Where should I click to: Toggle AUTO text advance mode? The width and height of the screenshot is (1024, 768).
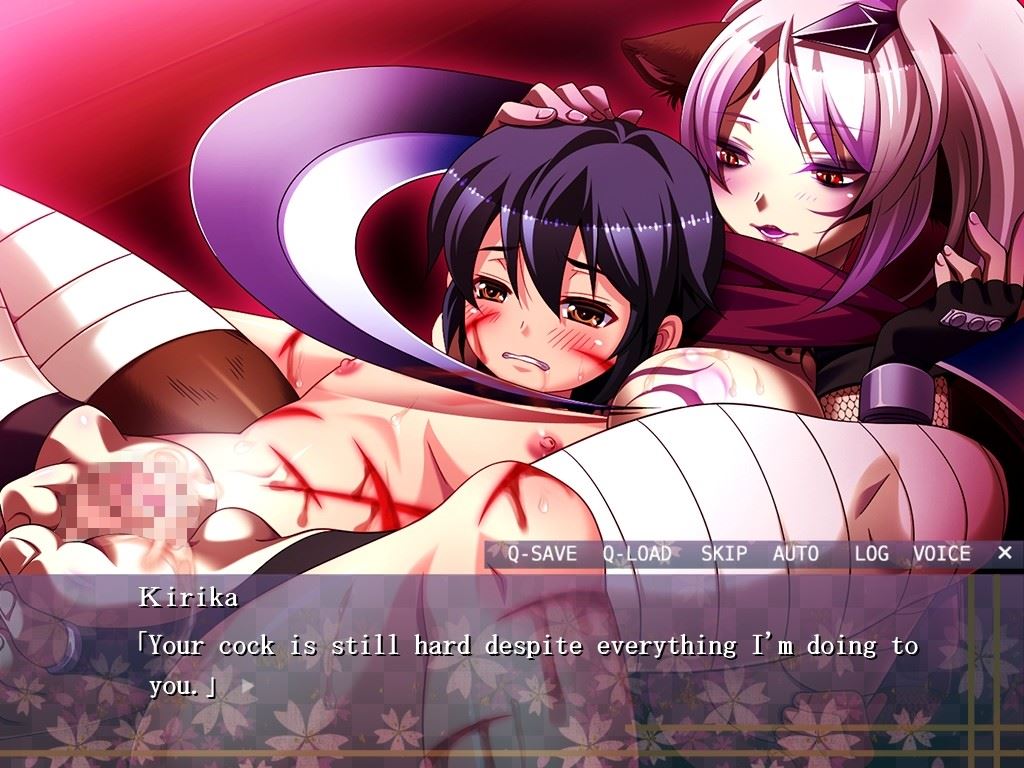pos(795,553)
